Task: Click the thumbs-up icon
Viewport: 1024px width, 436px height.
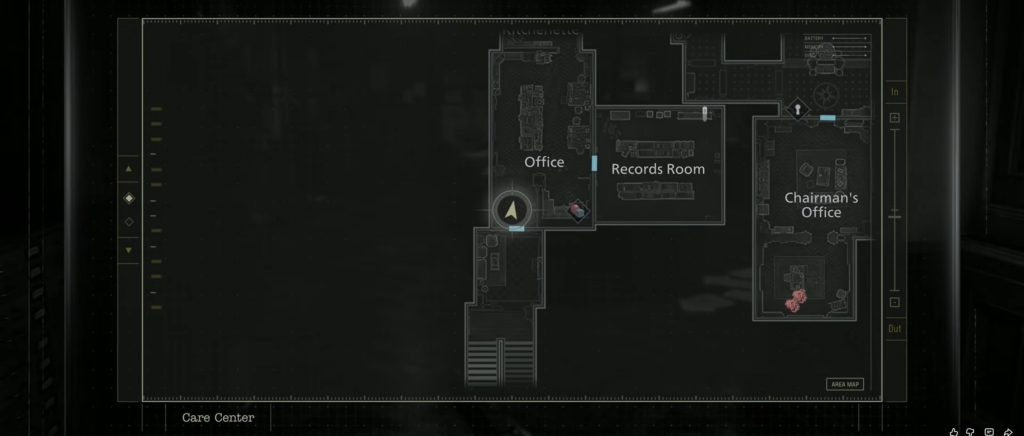Action: 954,432
